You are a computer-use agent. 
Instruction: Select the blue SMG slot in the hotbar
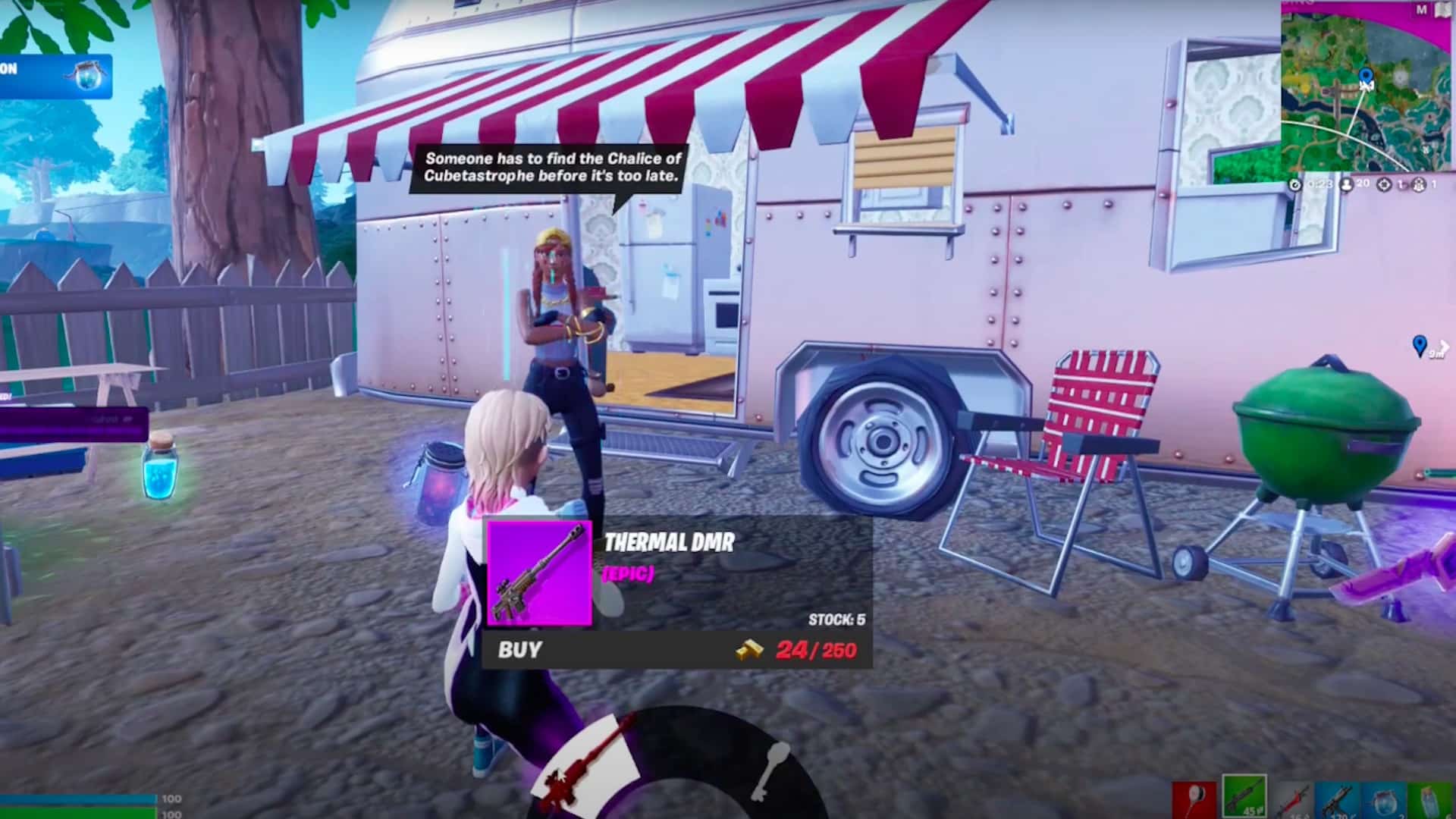[x=1339, y=800]
